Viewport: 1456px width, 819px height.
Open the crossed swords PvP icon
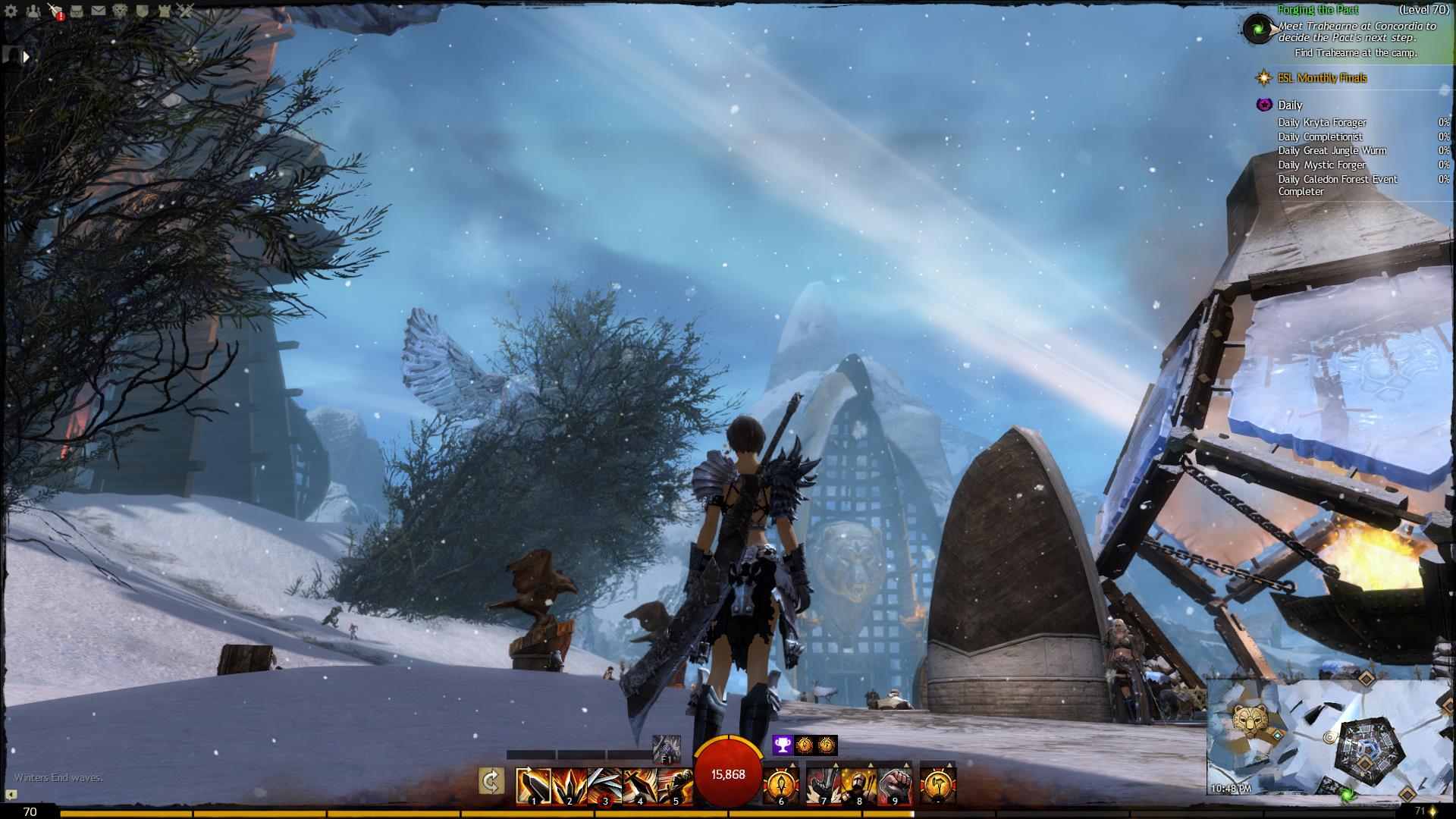tap(186, 11)
